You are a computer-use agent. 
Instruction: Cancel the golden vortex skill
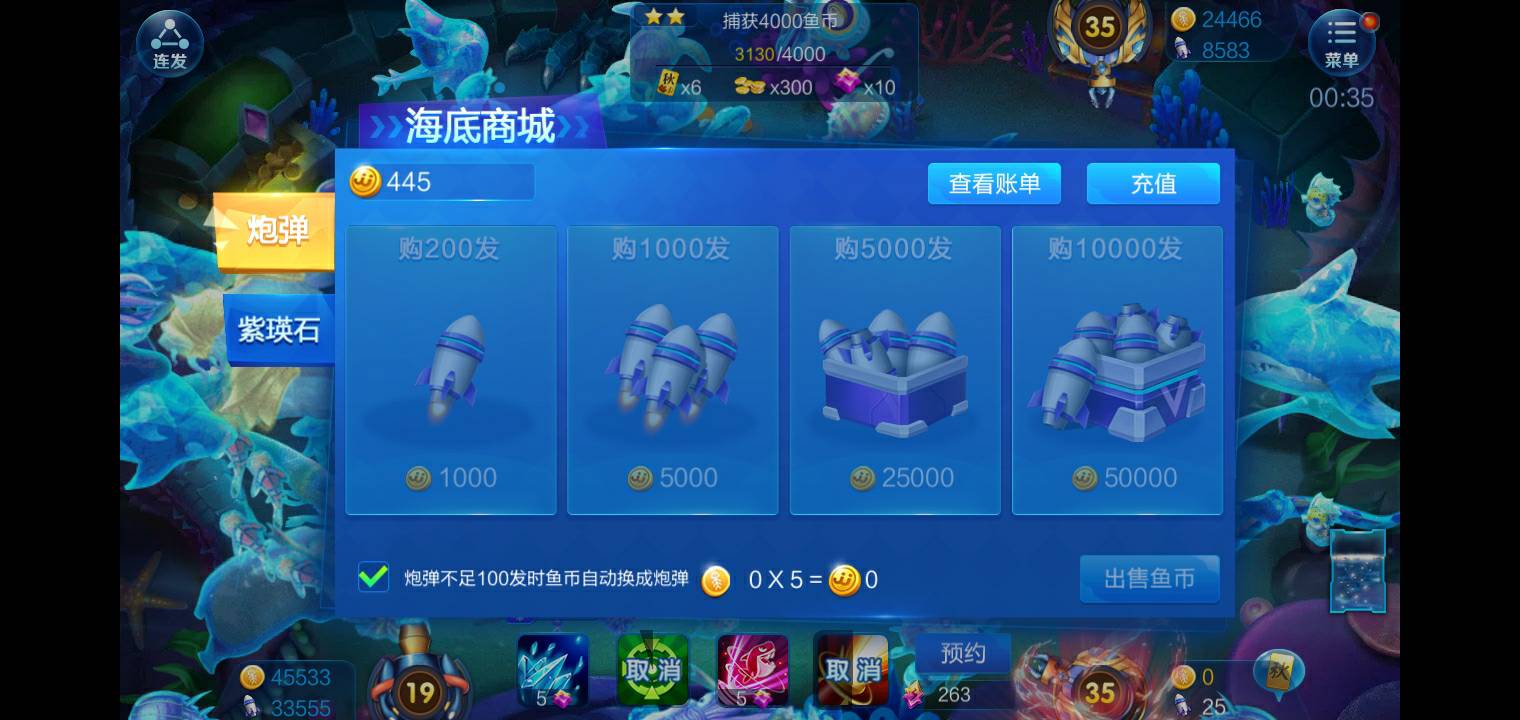coord(851,668)
